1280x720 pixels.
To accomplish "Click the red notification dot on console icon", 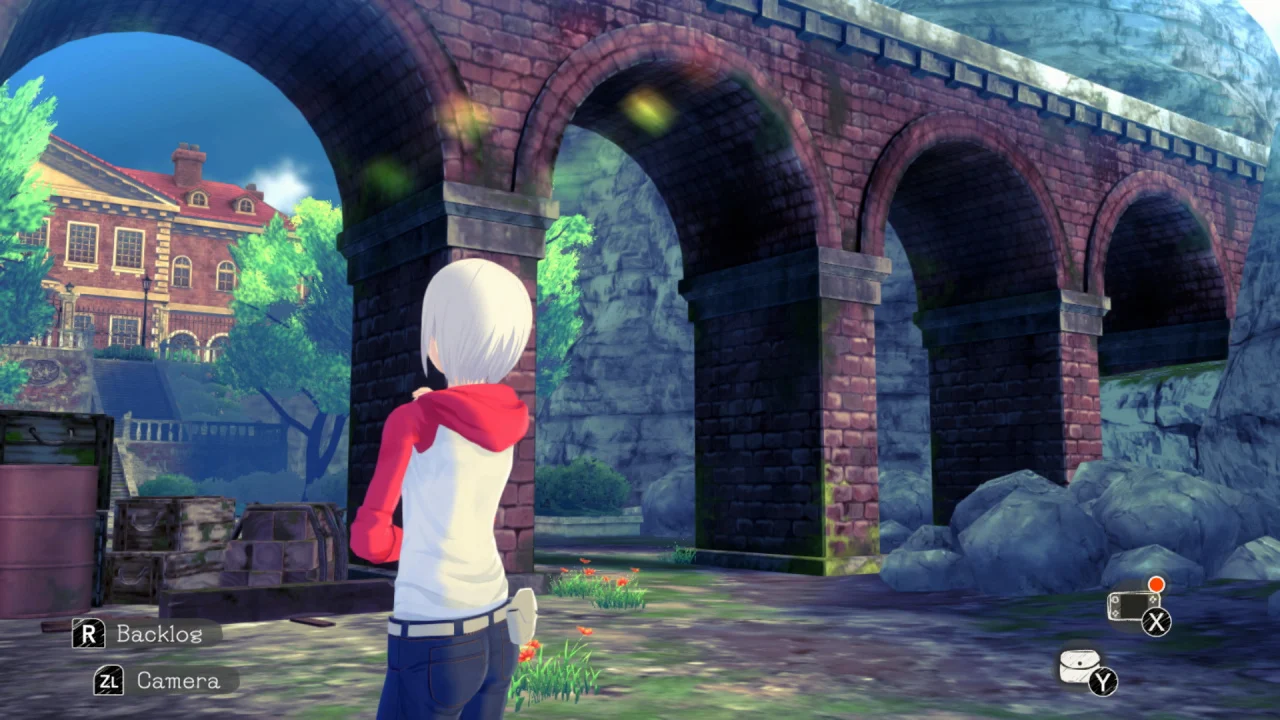I will coord(1156,583).
